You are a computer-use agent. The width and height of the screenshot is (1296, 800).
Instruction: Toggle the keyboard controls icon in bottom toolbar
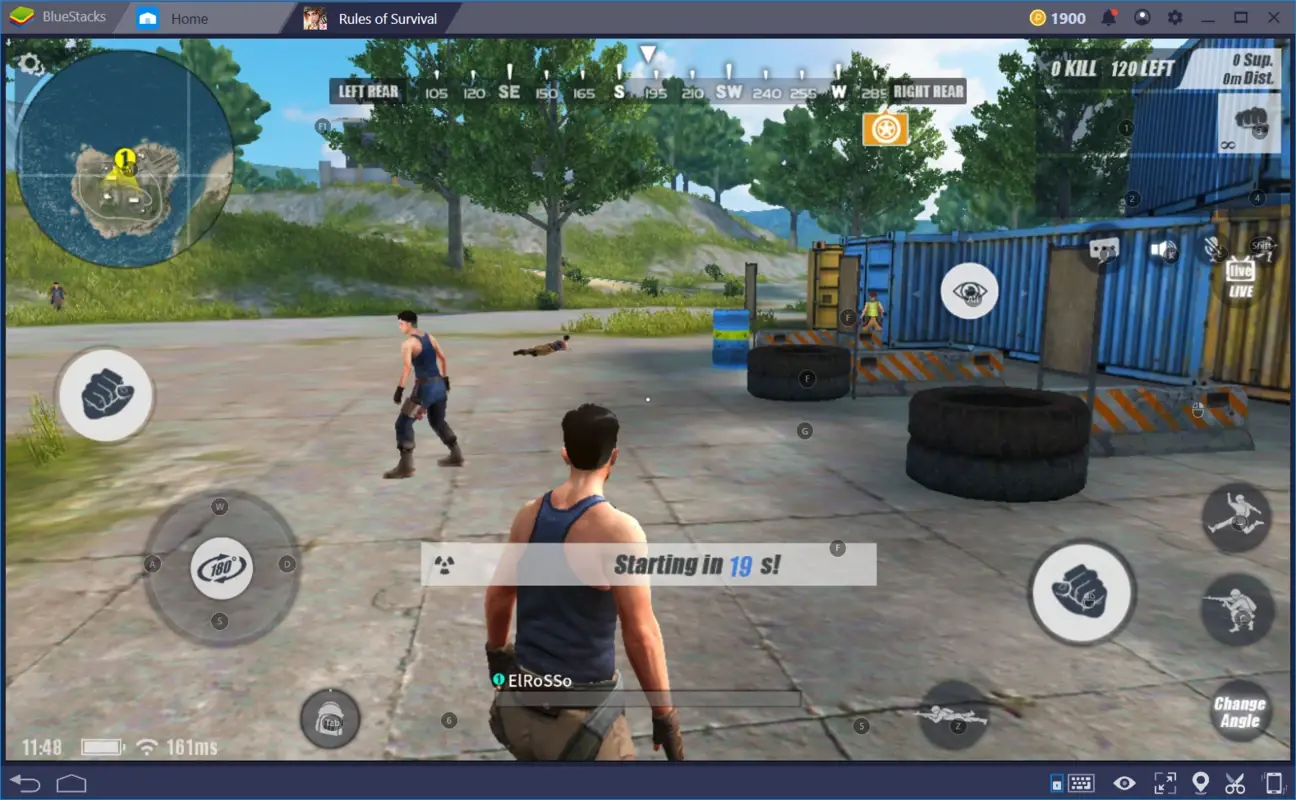(x=1081, y=781)
